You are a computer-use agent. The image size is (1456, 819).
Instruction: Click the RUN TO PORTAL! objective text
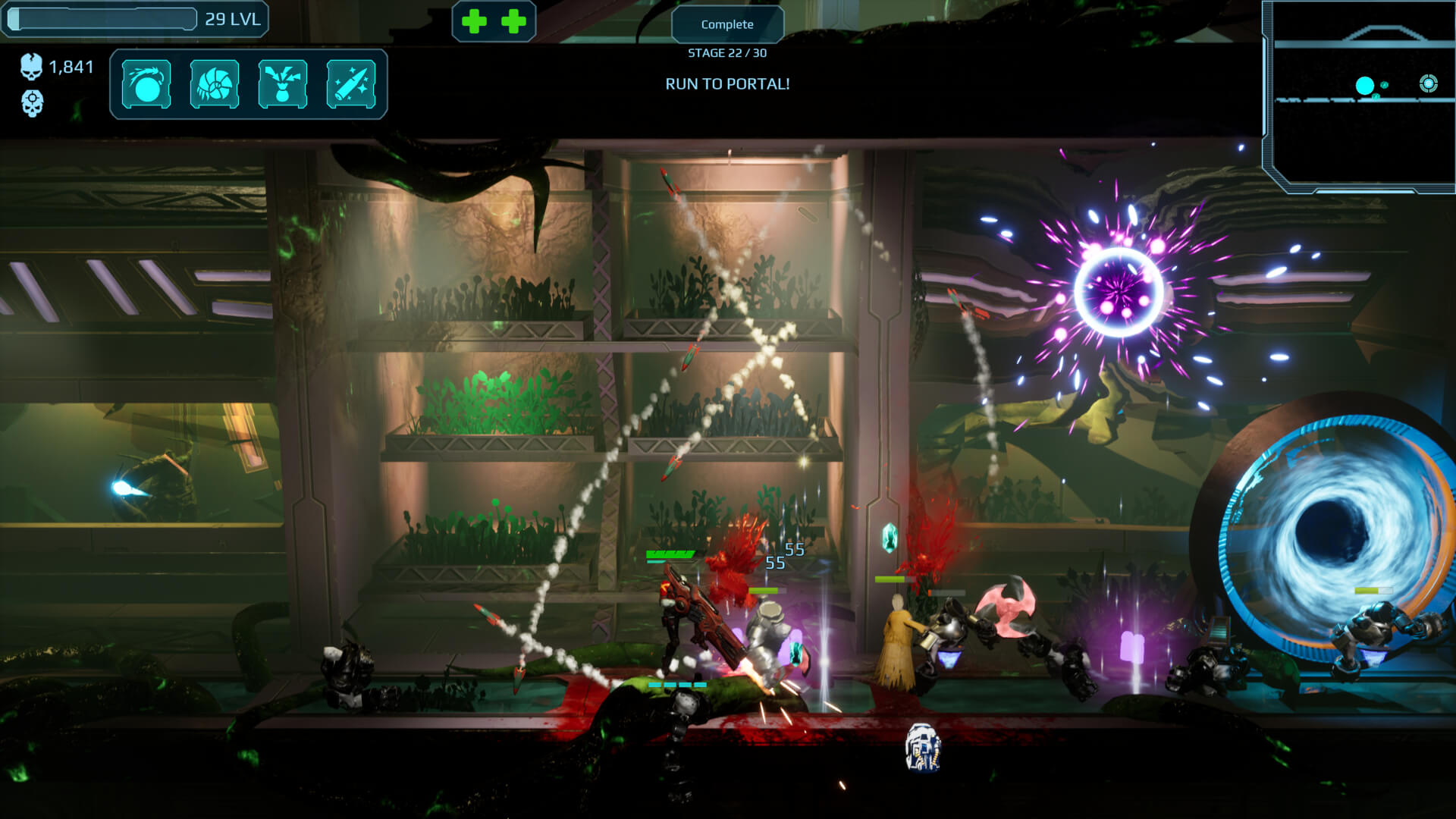point(726,83)
